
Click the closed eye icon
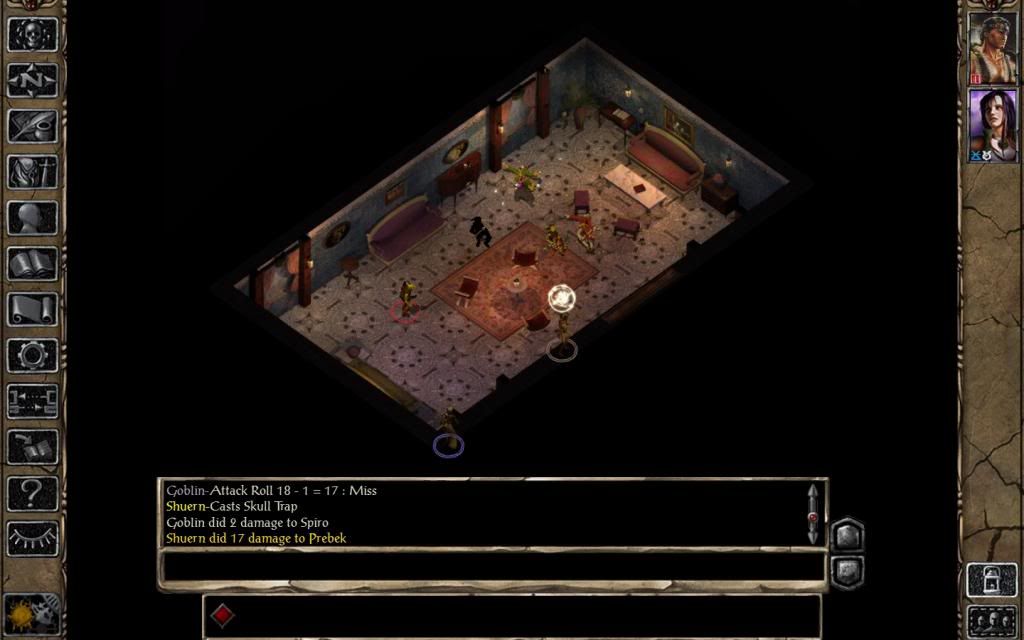(33, 539)
